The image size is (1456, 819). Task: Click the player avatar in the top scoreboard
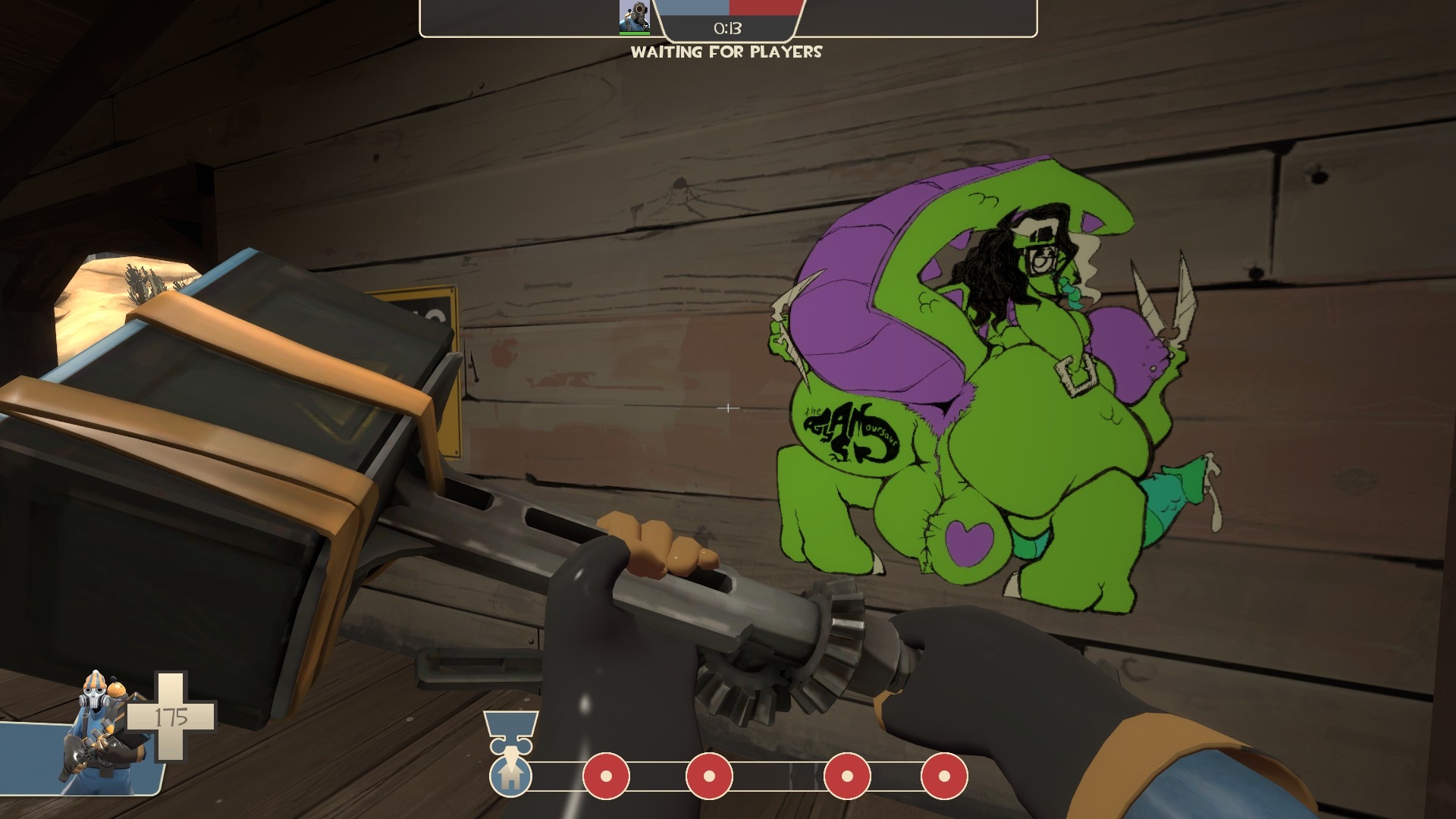click(634, 16)
